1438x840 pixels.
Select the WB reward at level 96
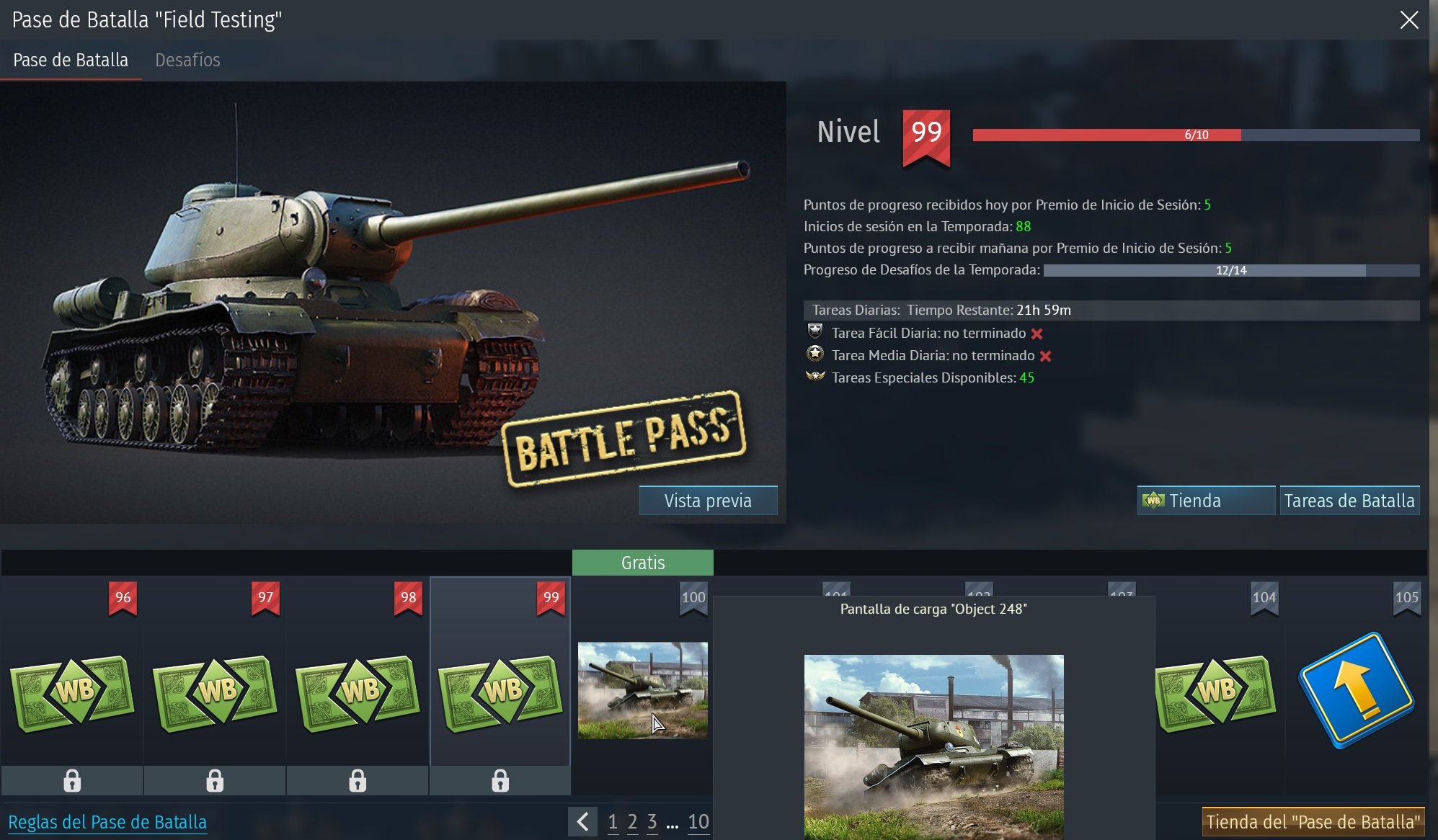click(x=71, y=690)
